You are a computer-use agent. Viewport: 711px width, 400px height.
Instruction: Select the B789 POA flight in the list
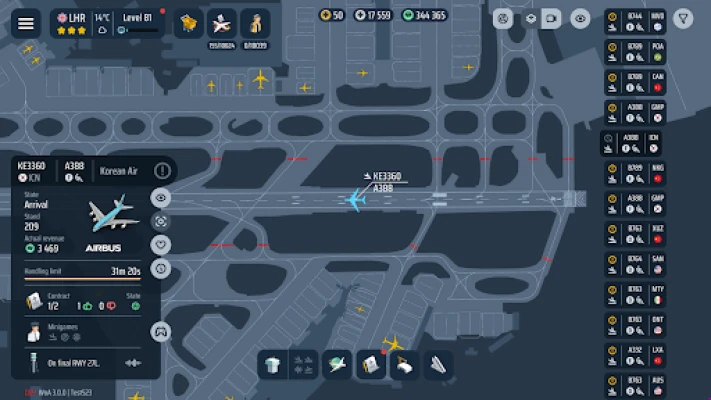point(635,53)
